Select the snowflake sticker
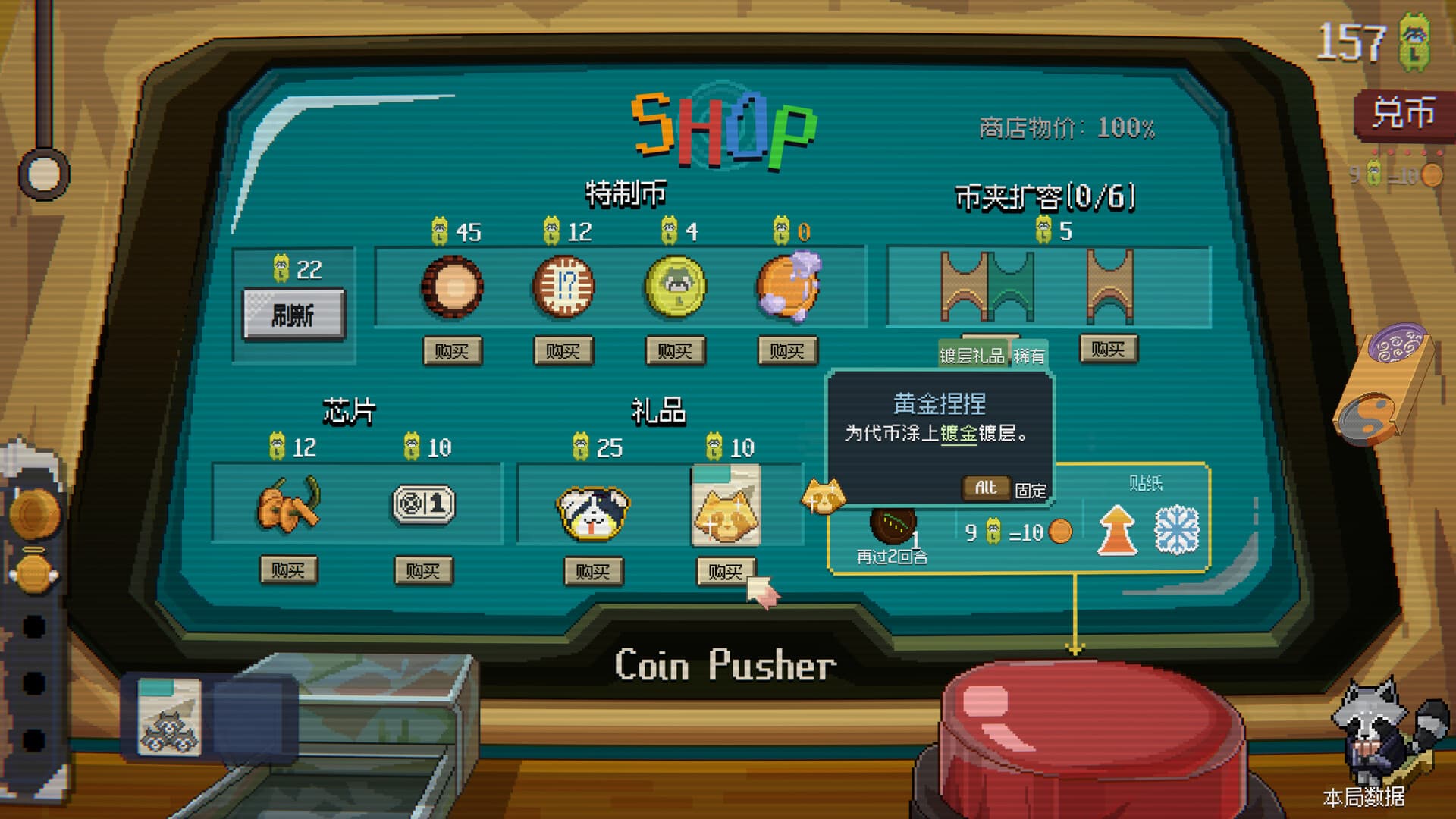1456x819 pixels. (x=1176, y=530)
